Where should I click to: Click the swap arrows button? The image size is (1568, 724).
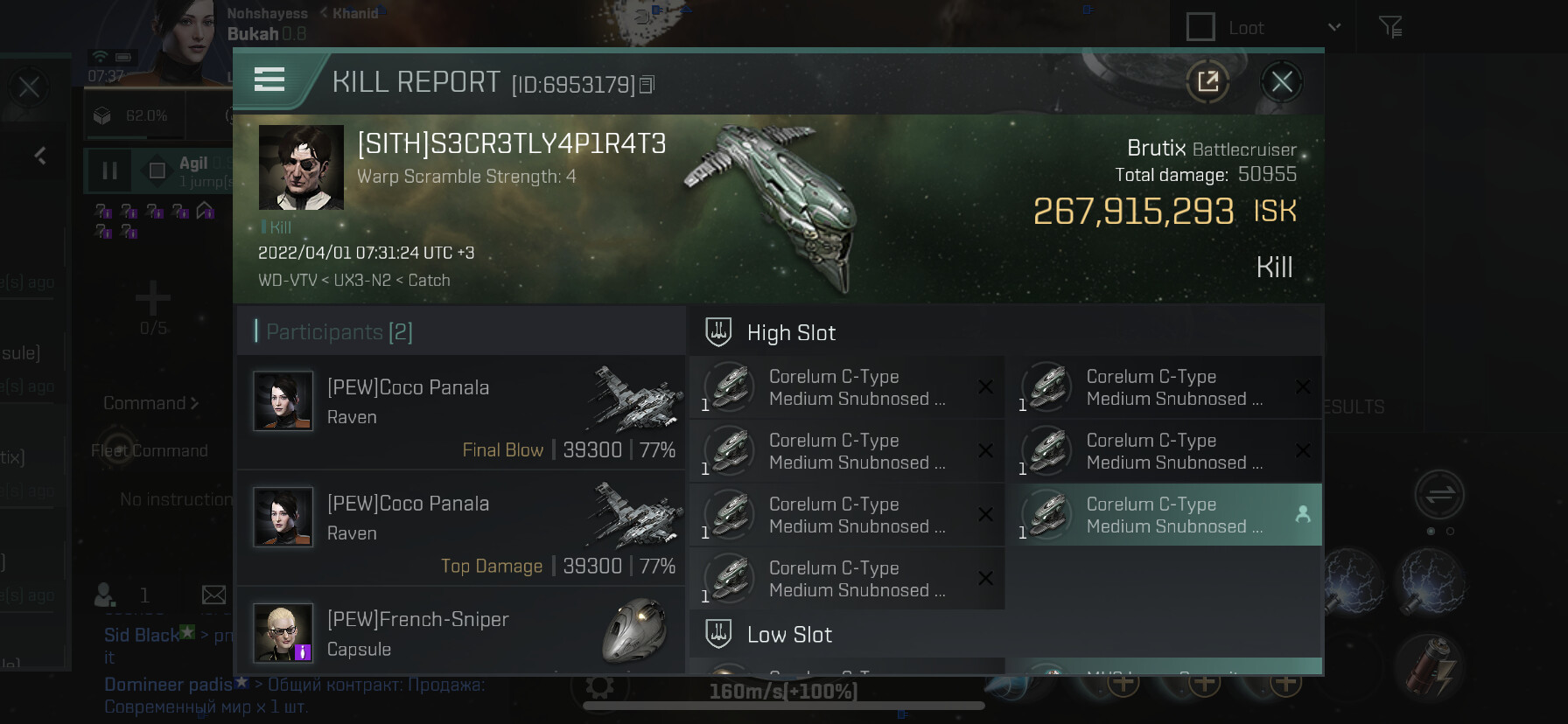1439,495
